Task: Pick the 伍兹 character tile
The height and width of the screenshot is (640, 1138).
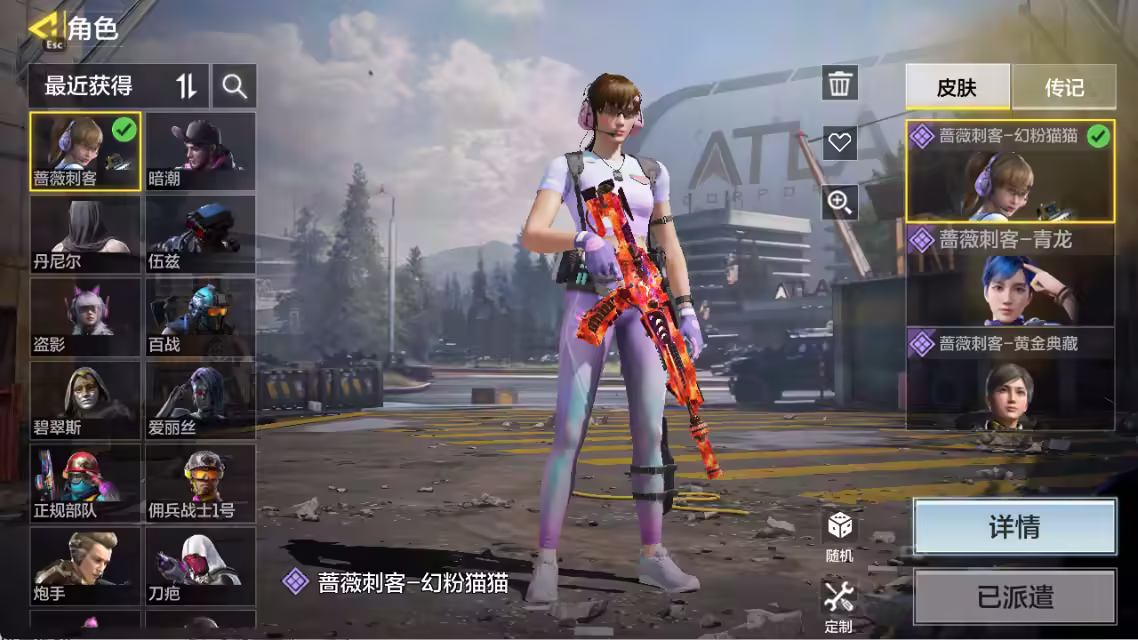Action: coord(200,234)
